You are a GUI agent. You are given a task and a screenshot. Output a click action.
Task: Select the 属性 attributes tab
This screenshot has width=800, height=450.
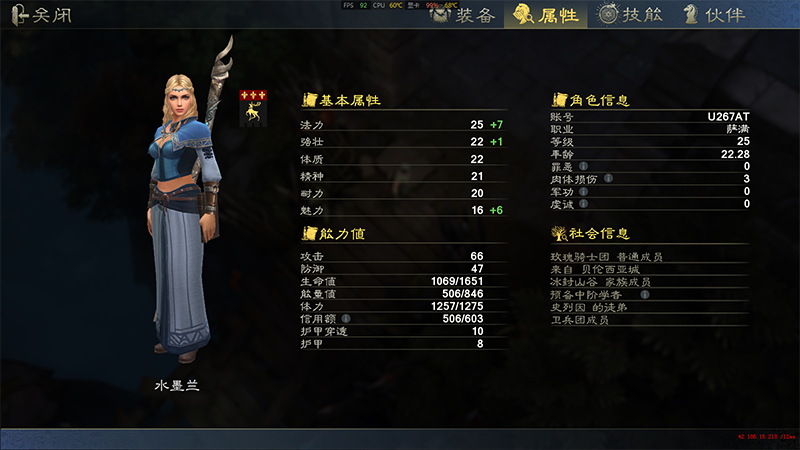[x=546, y=14]
